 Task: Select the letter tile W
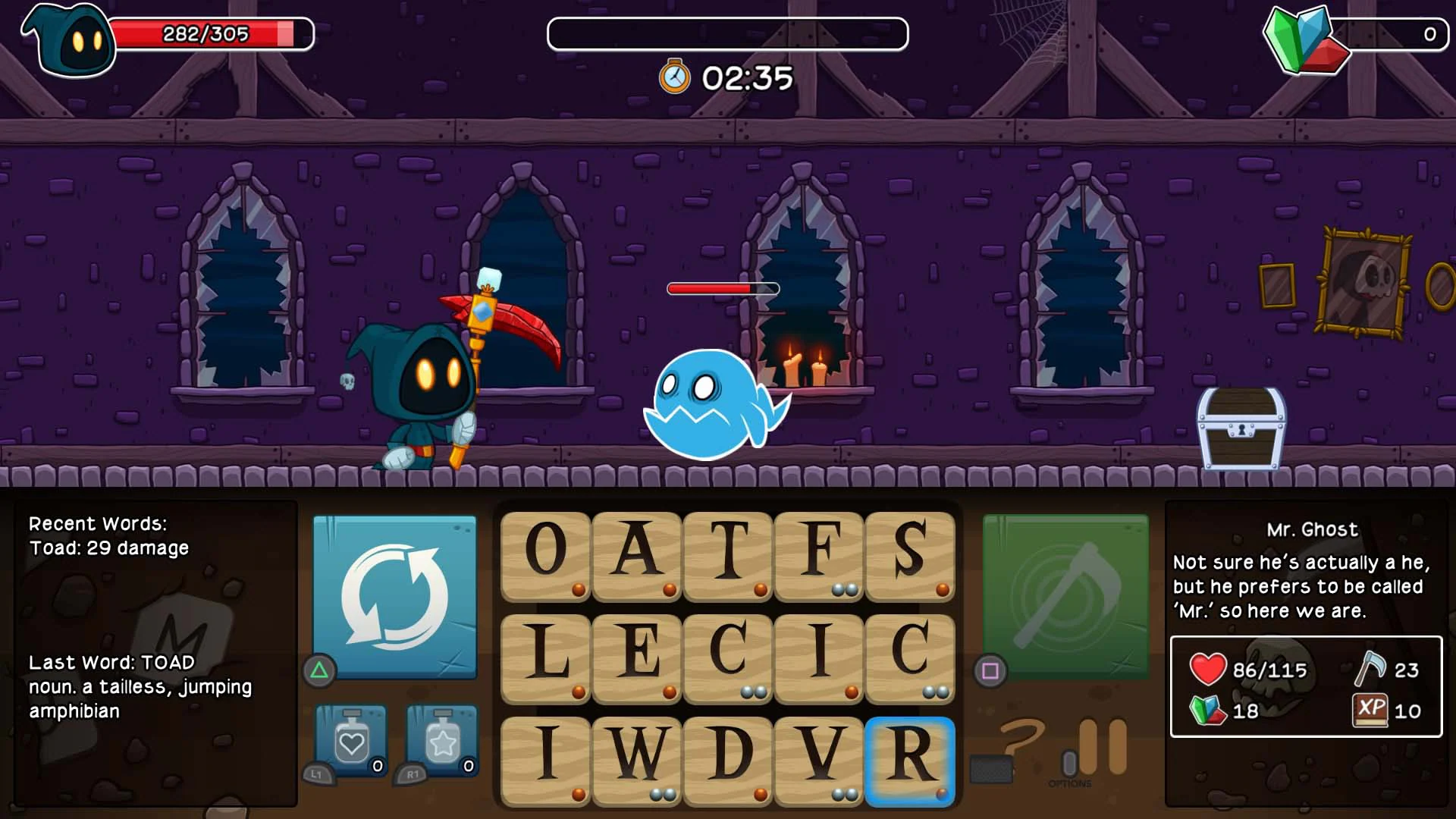click(x=635, y=762)
